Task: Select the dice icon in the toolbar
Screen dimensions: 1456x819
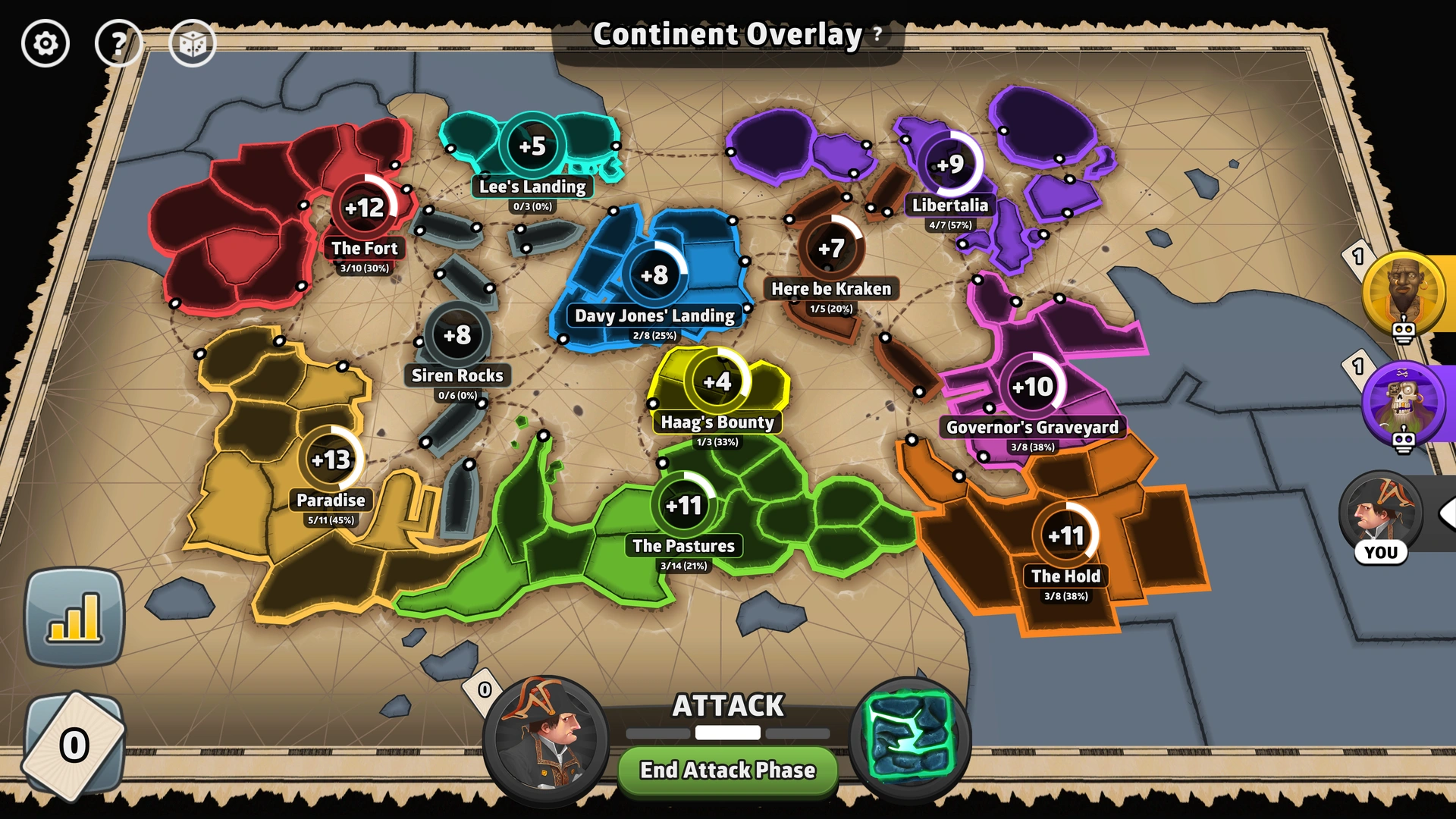Action: (x=194, y=43)
